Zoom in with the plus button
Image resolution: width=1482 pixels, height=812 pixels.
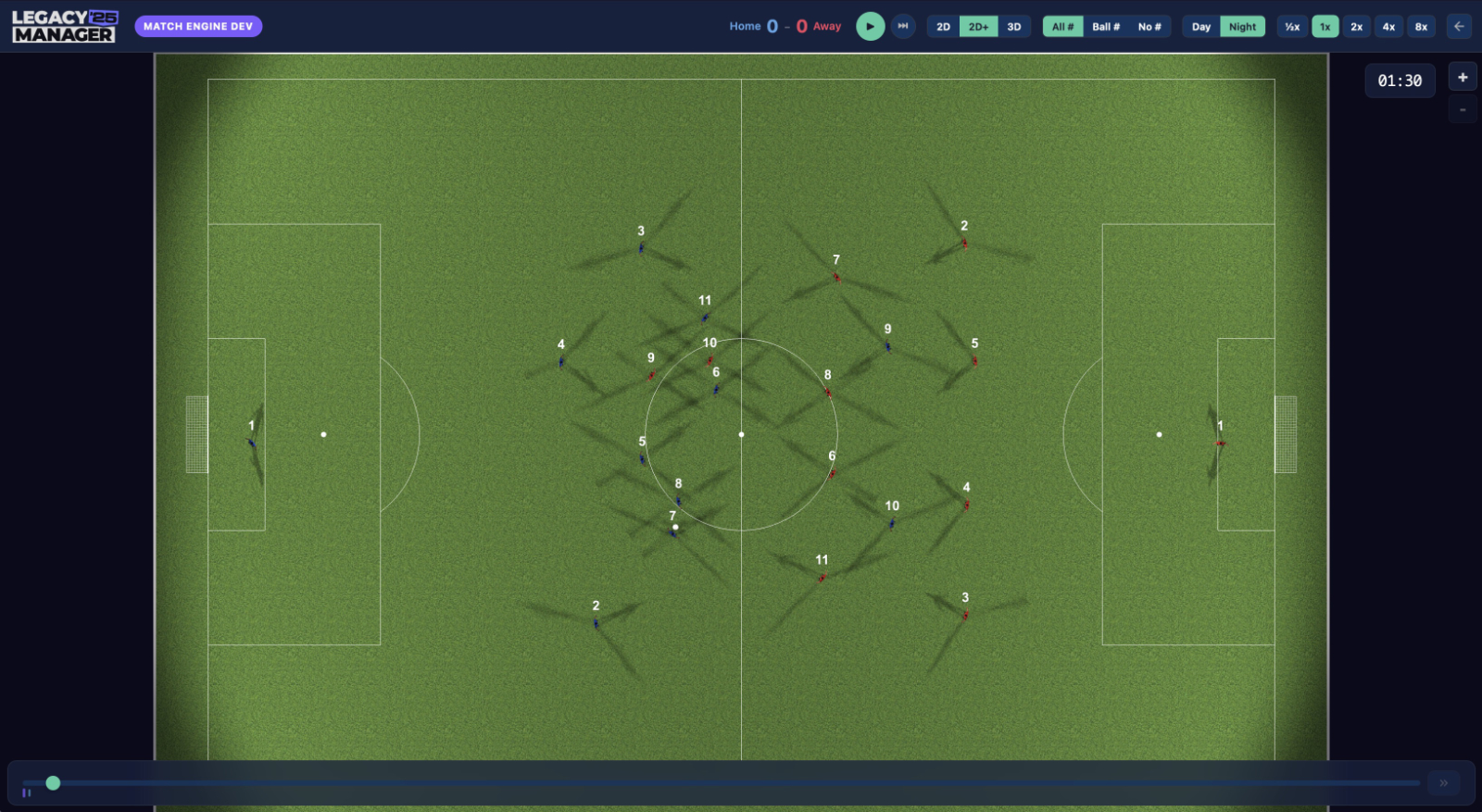[1463, 78]
